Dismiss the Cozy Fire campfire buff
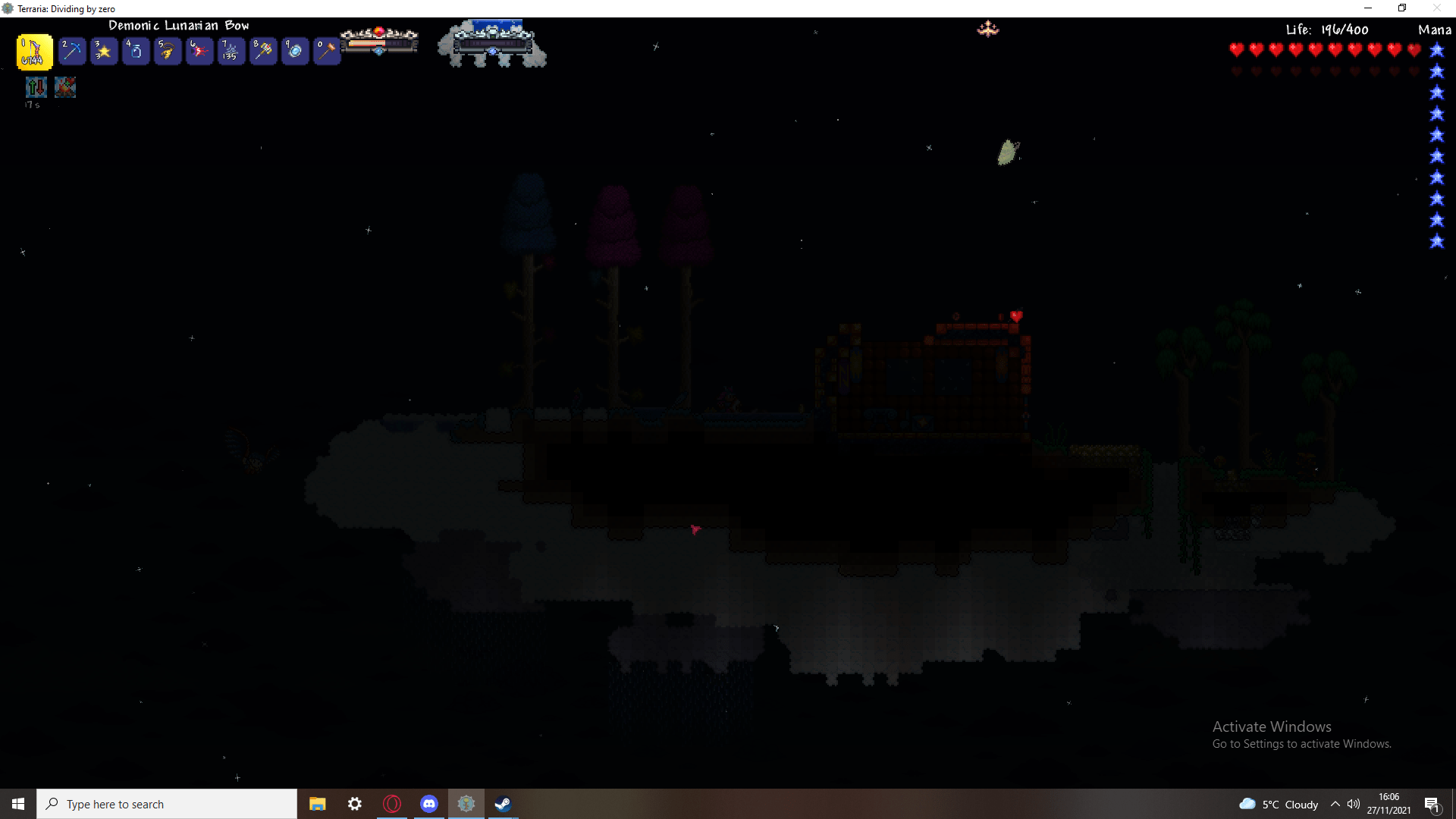The width and height of the screenshot is (1456, 819). point(65,87)
